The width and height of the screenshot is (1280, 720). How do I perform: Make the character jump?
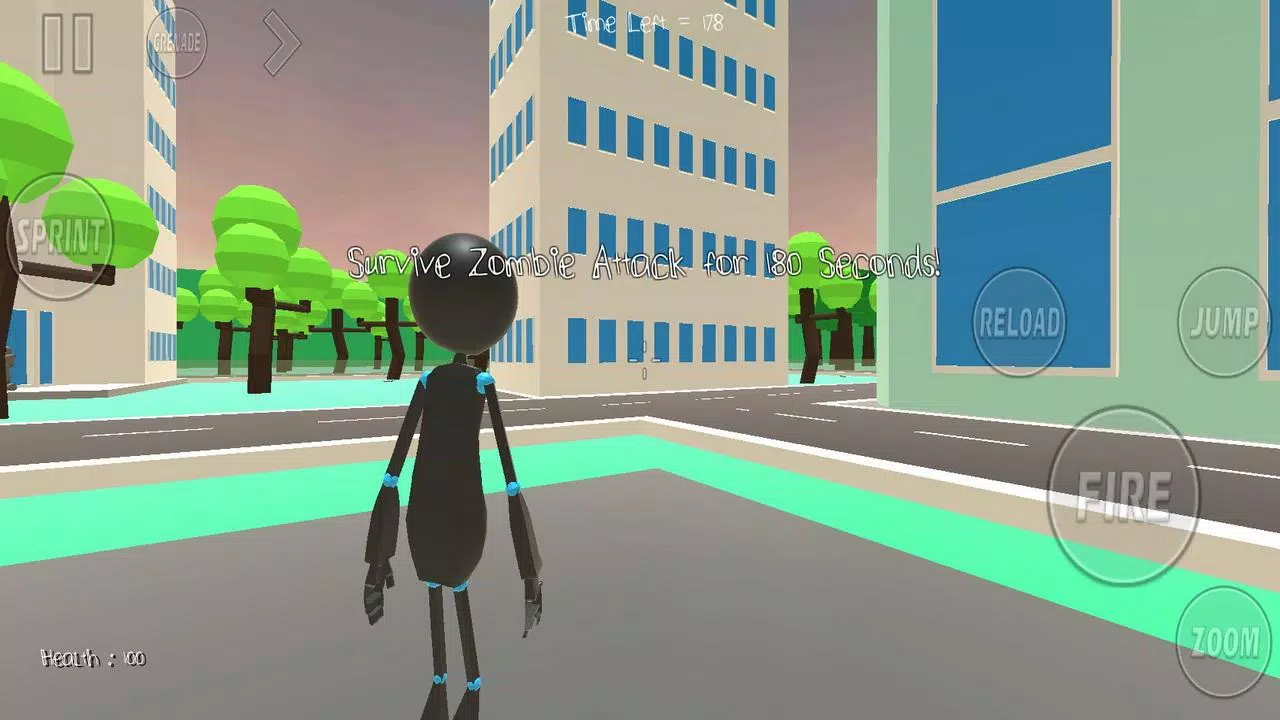pos(1224,323)
